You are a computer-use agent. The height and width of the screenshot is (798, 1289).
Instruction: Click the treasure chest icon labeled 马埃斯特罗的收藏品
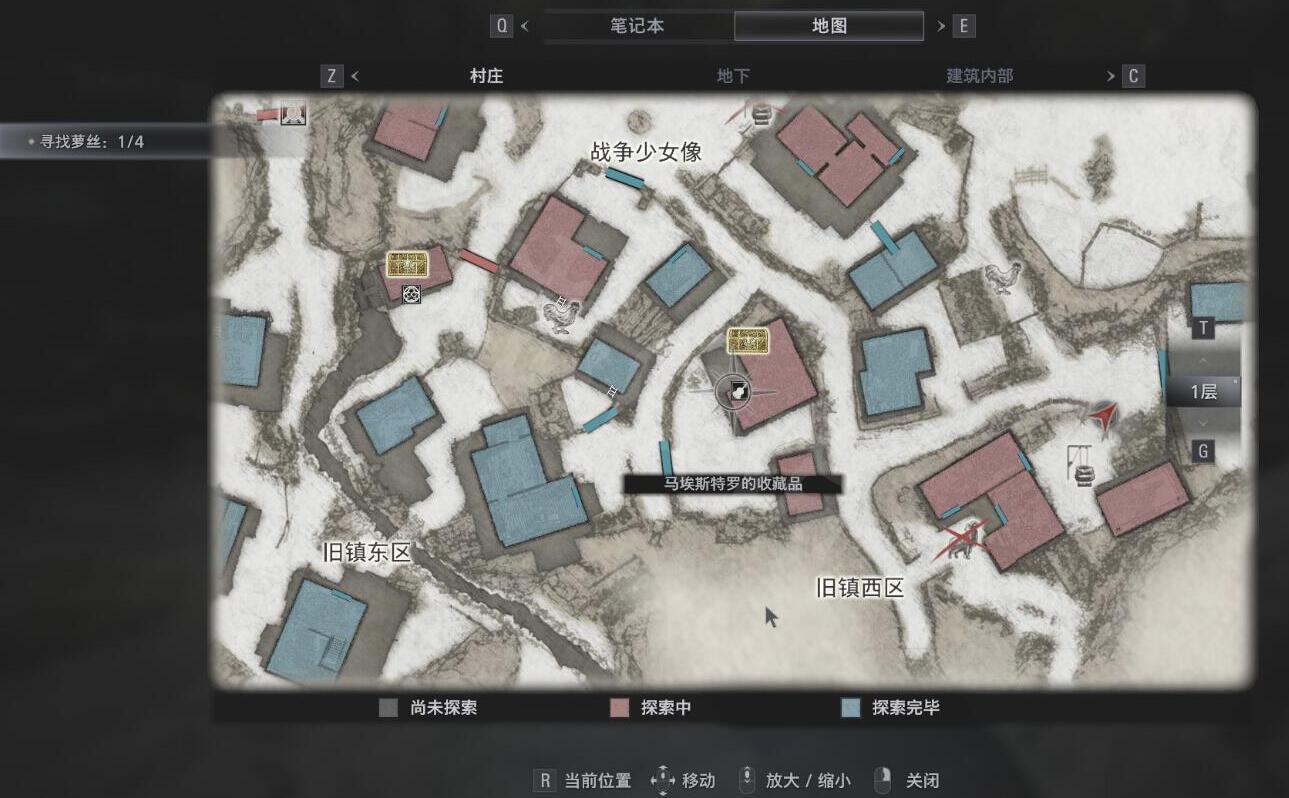click(x=747, y=342)
